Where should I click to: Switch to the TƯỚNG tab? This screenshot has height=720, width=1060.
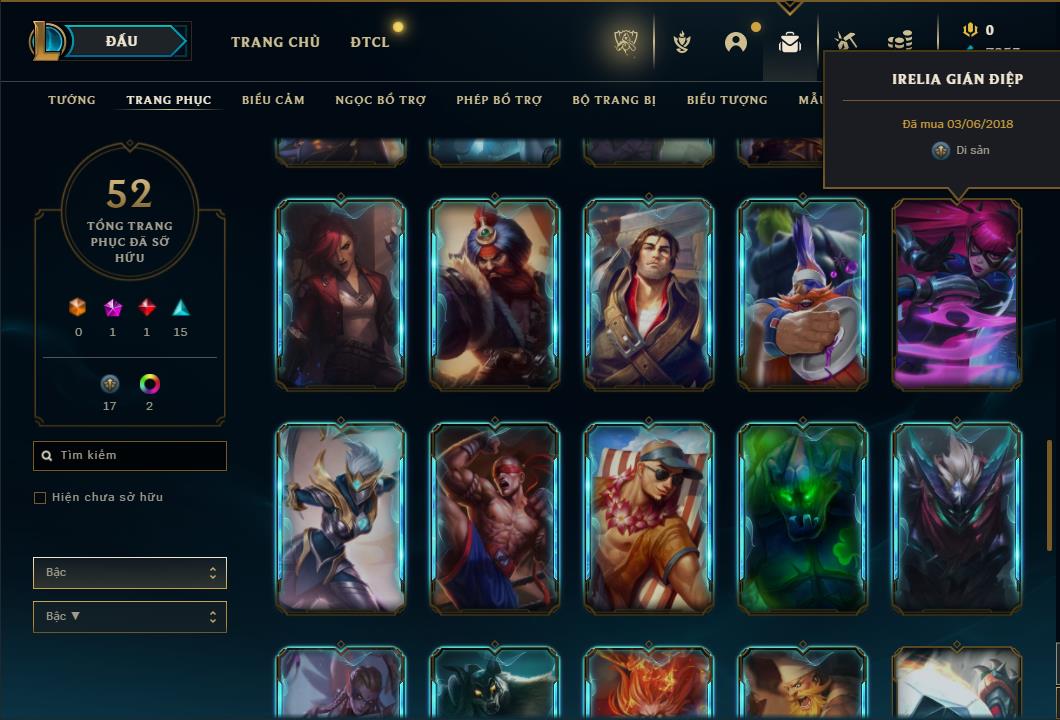tap(72, 100)
